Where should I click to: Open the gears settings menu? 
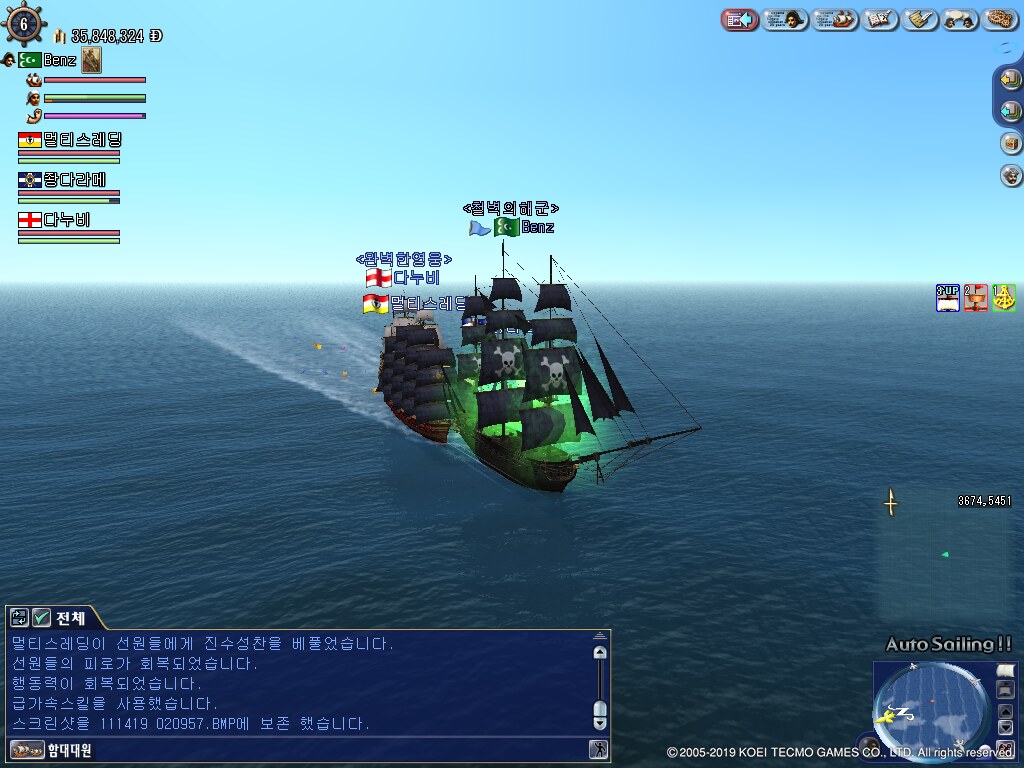(999, 19)
